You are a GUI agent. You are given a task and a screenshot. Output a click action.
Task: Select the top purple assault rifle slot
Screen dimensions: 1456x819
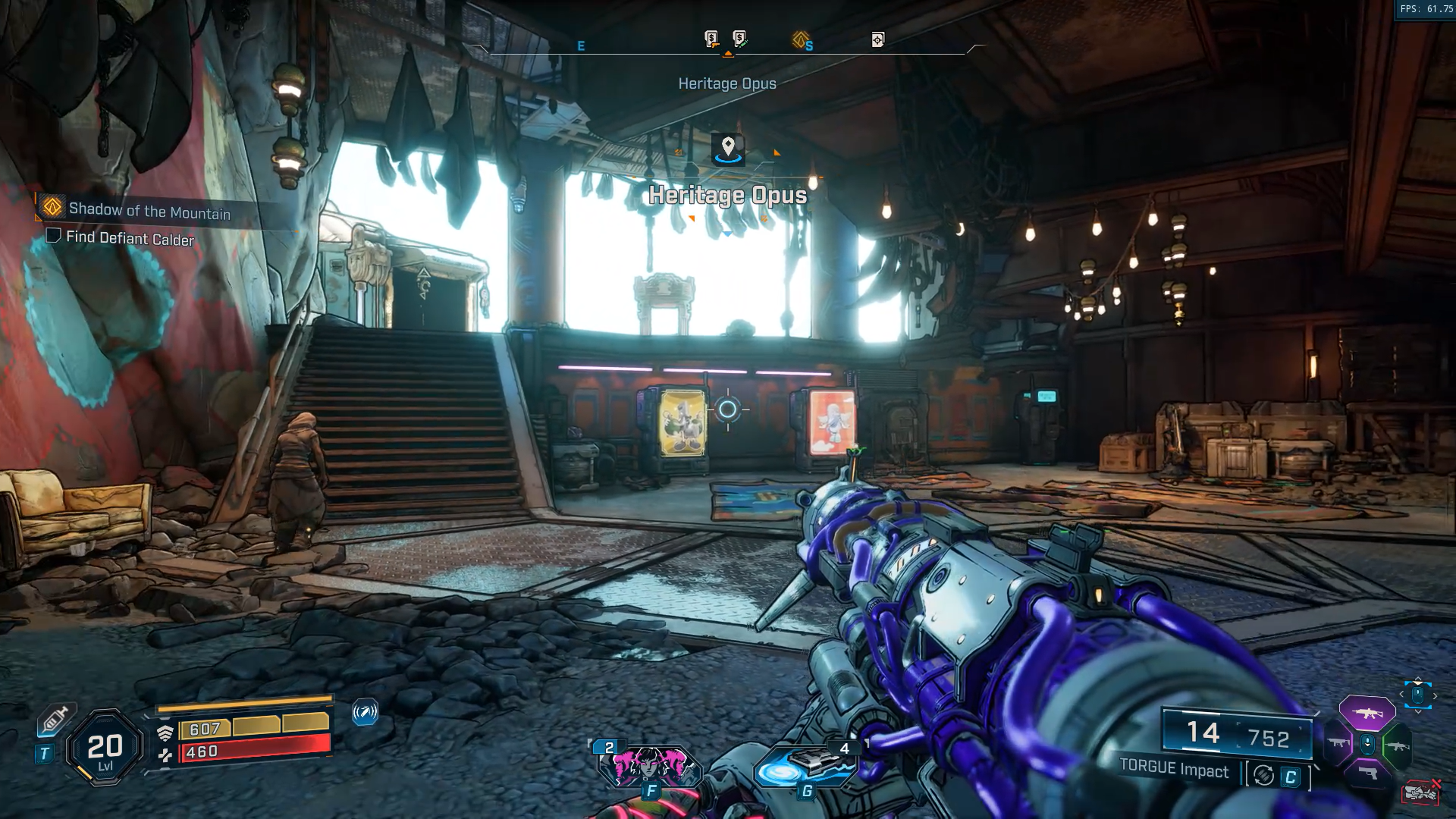click(1367, 714)
